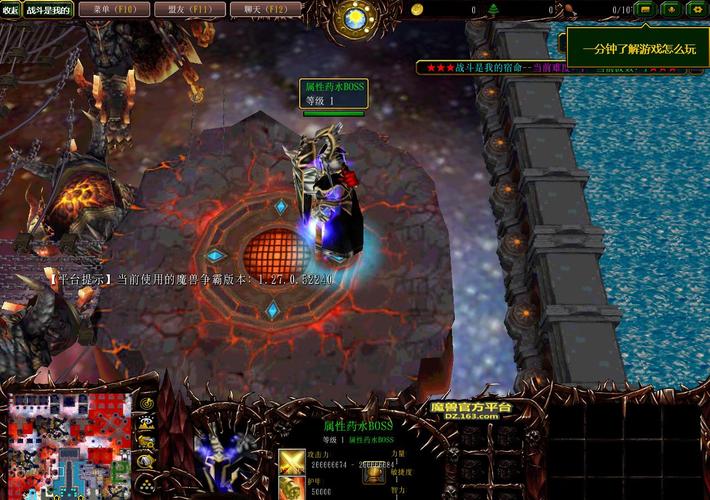710x500 pixels.
Task: Click the gear settings button in top-right corner
Action: coord(696,9)
